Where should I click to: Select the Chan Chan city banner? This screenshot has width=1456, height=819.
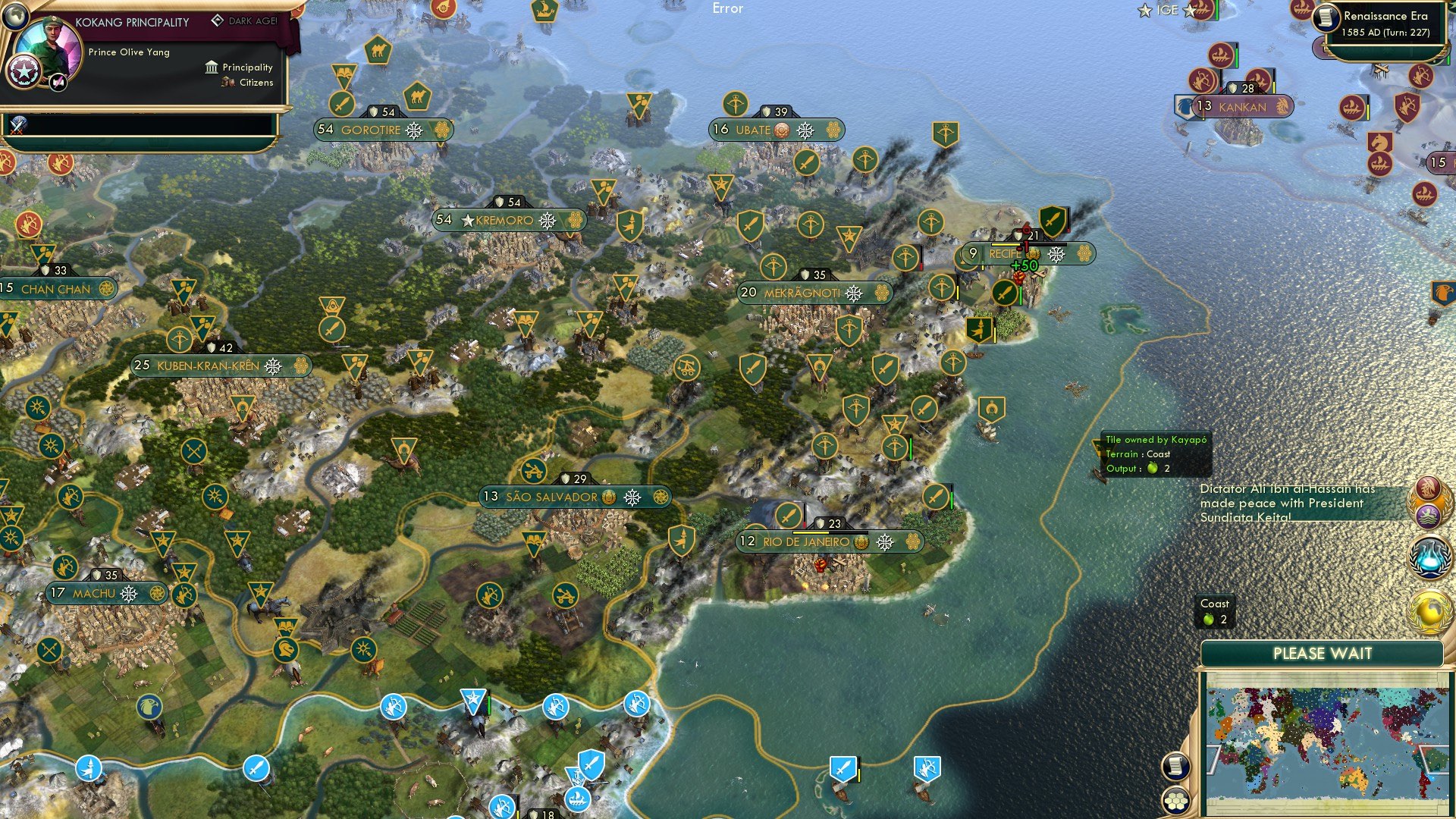(53, 289)
